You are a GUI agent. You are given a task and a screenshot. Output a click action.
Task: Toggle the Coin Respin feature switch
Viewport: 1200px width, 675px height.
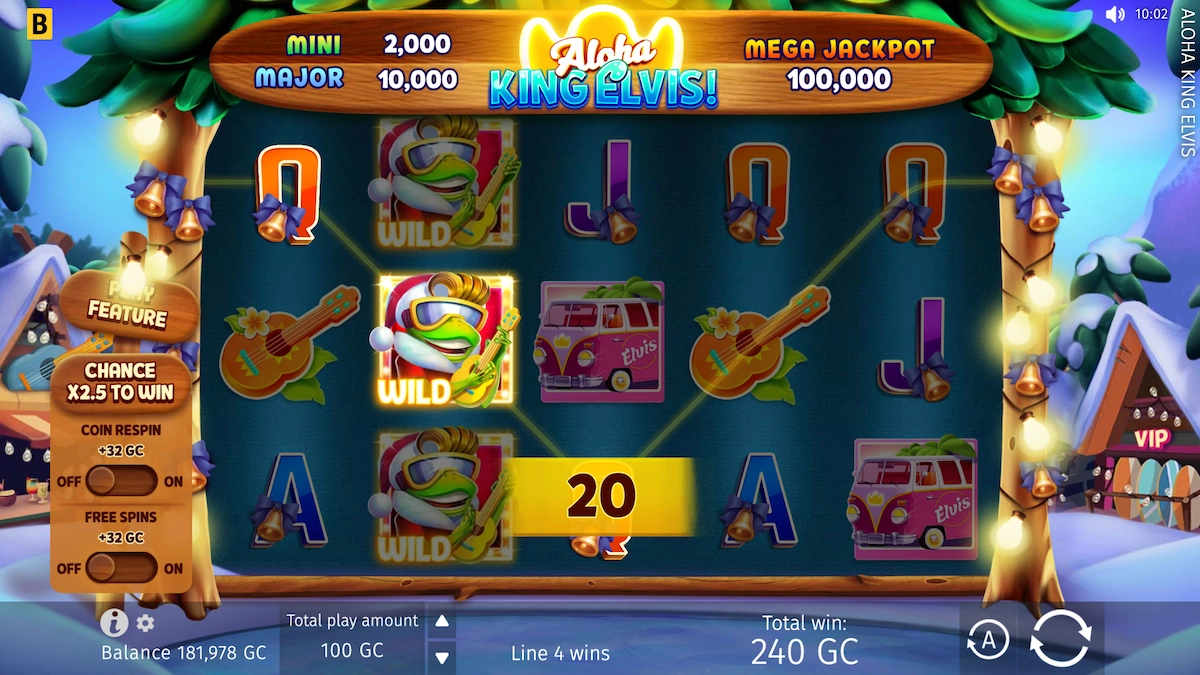[x=121, y=481]
